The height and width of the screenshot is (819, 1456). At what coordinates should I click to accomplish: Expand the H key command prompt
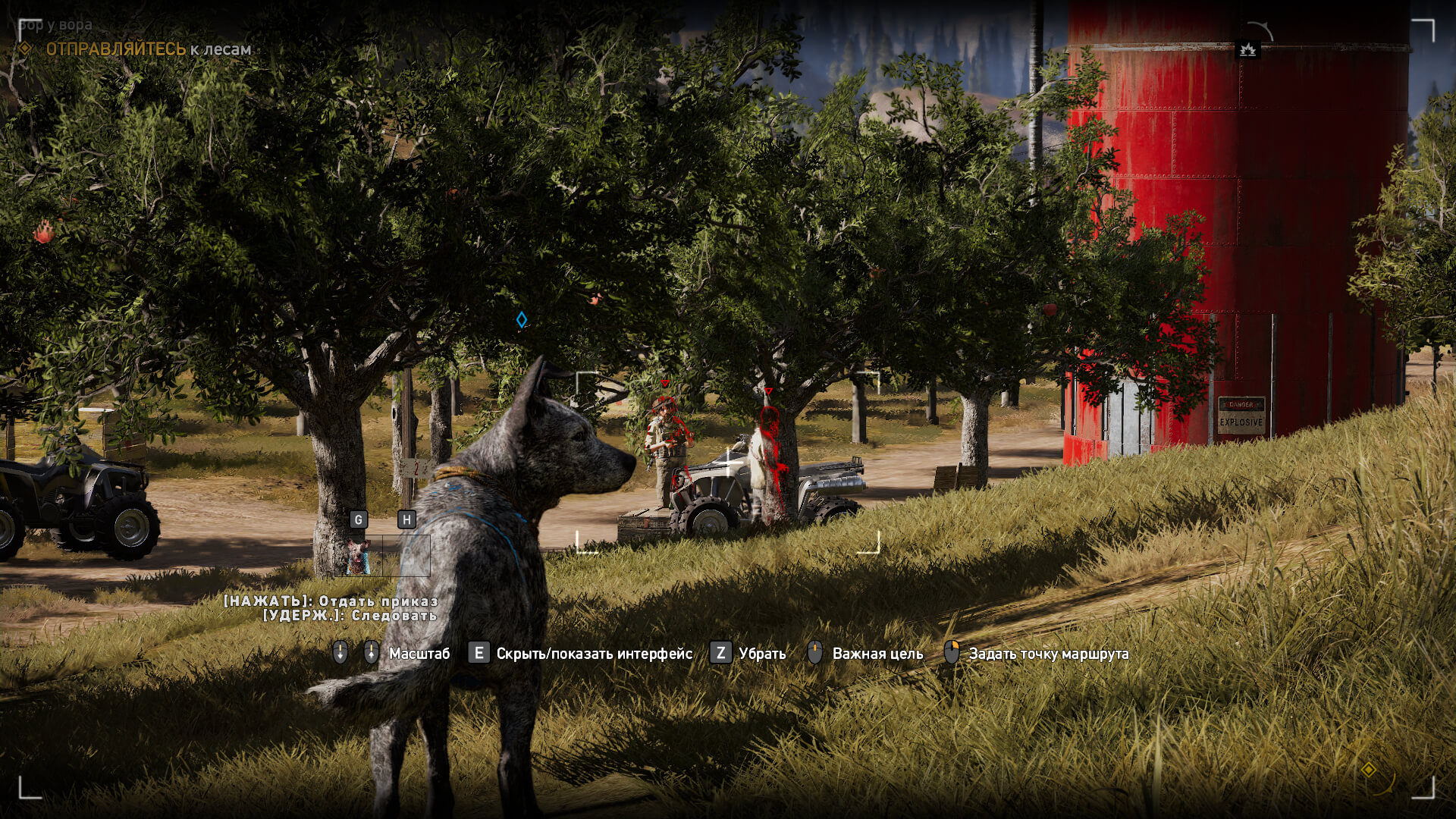(407, 519)
